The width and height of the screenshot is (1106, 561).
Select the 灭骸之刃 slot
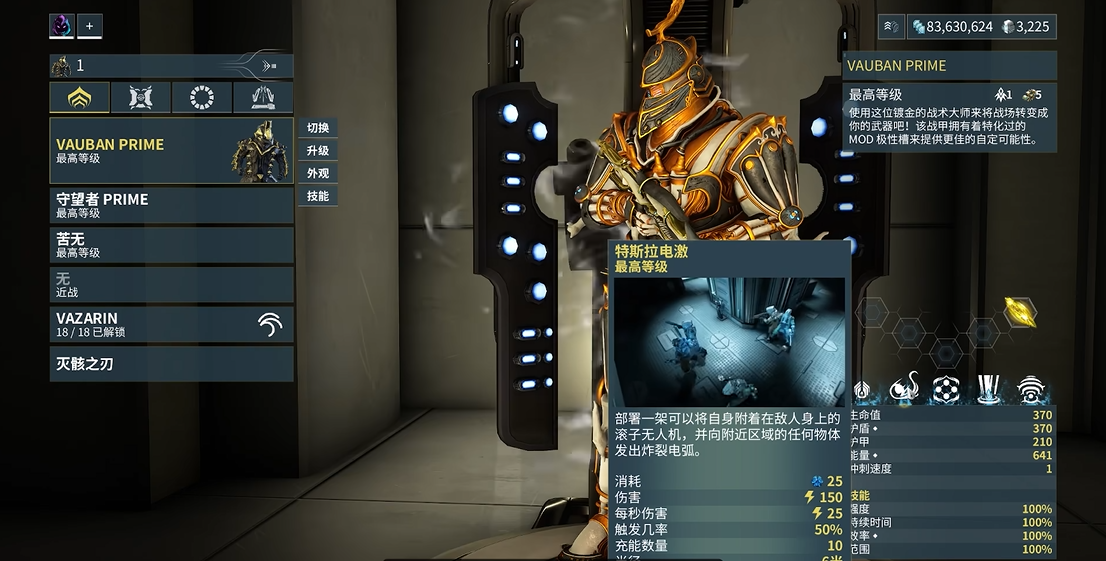tap(171, 364)
